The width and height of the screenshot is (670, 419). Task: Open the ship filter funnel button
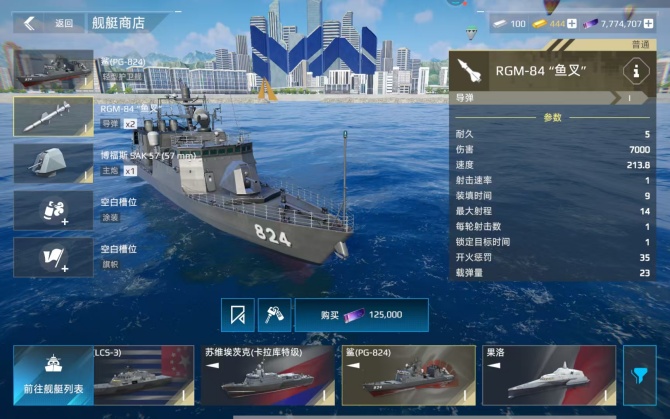[640, 374]
